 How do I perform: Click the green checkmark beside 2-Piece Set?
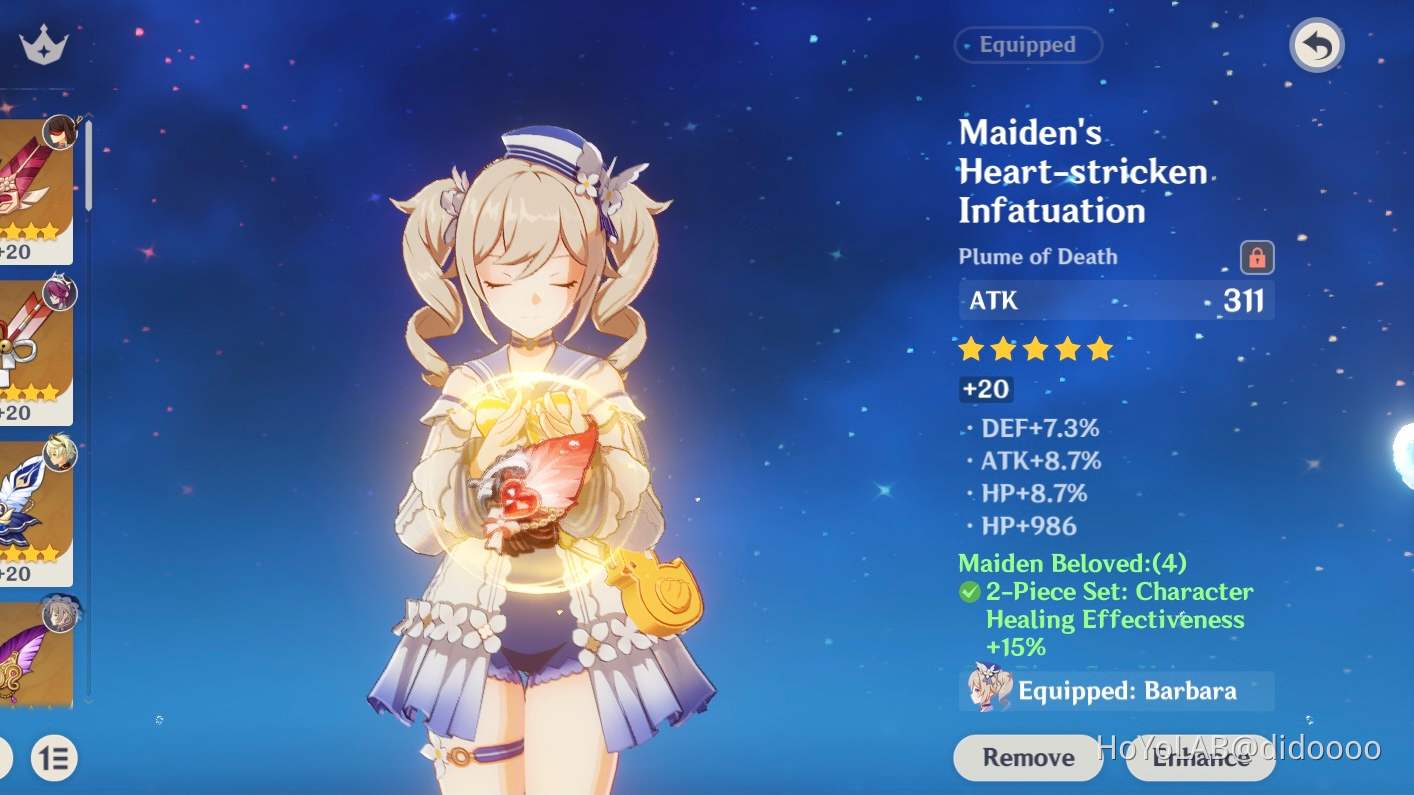tap(968, 591)
